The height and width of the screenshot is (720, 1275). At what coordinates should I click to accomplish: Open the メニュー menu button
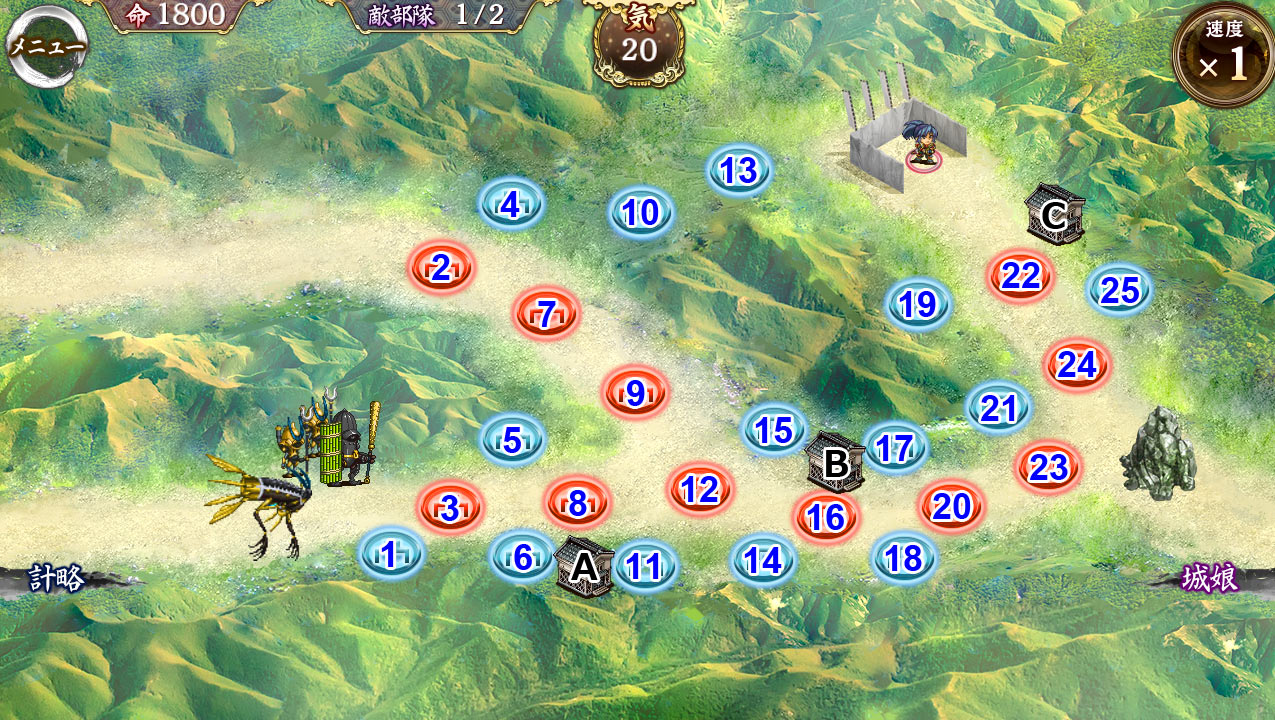[x=47, y=47]
